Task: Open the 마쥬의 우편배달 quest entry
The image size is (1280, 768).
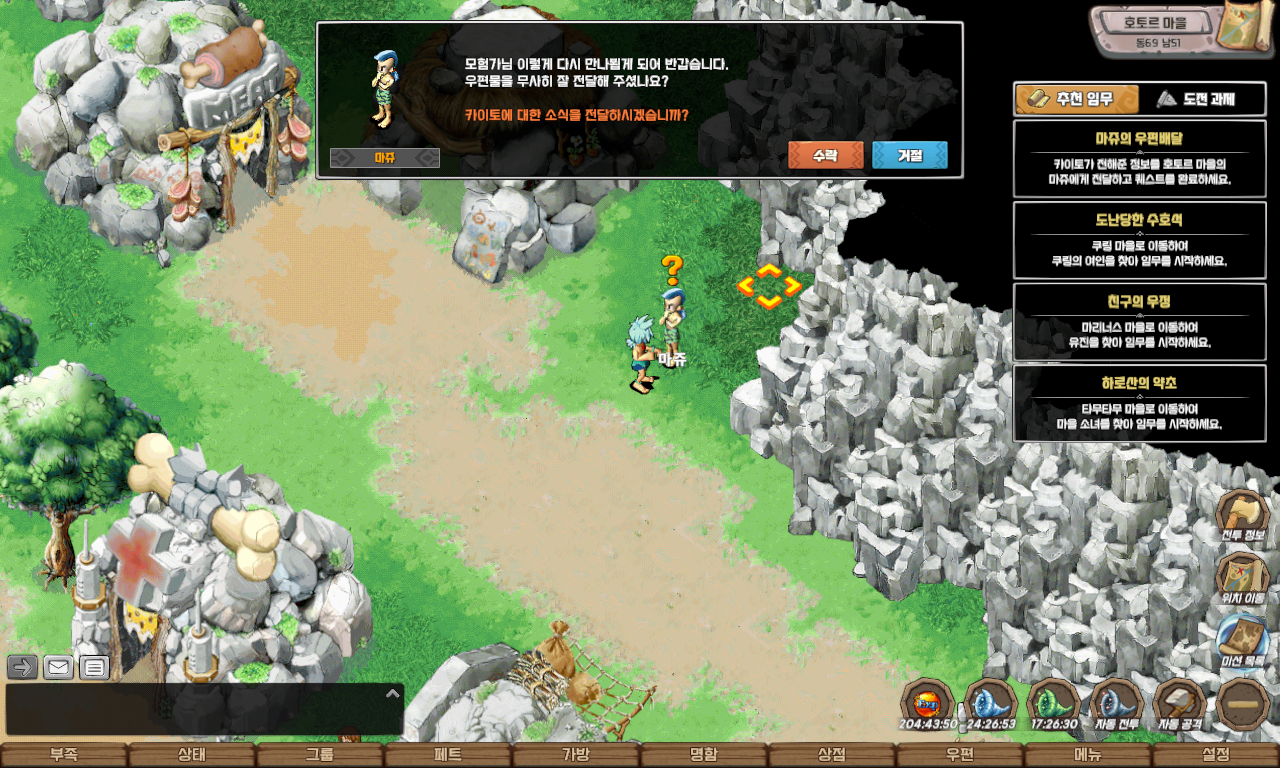Action: 1139,158
